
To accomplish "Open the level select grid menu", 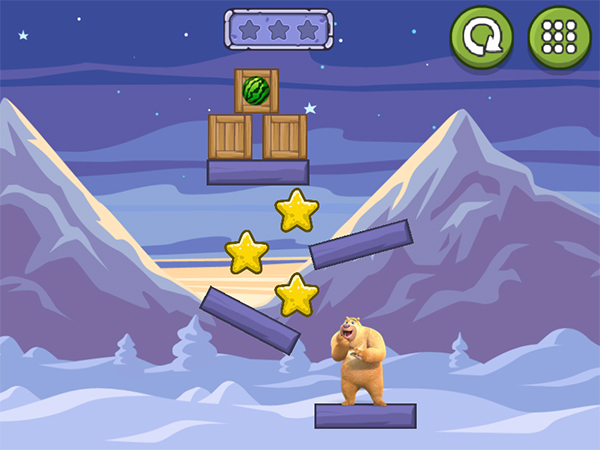I will tap(559, 37).
